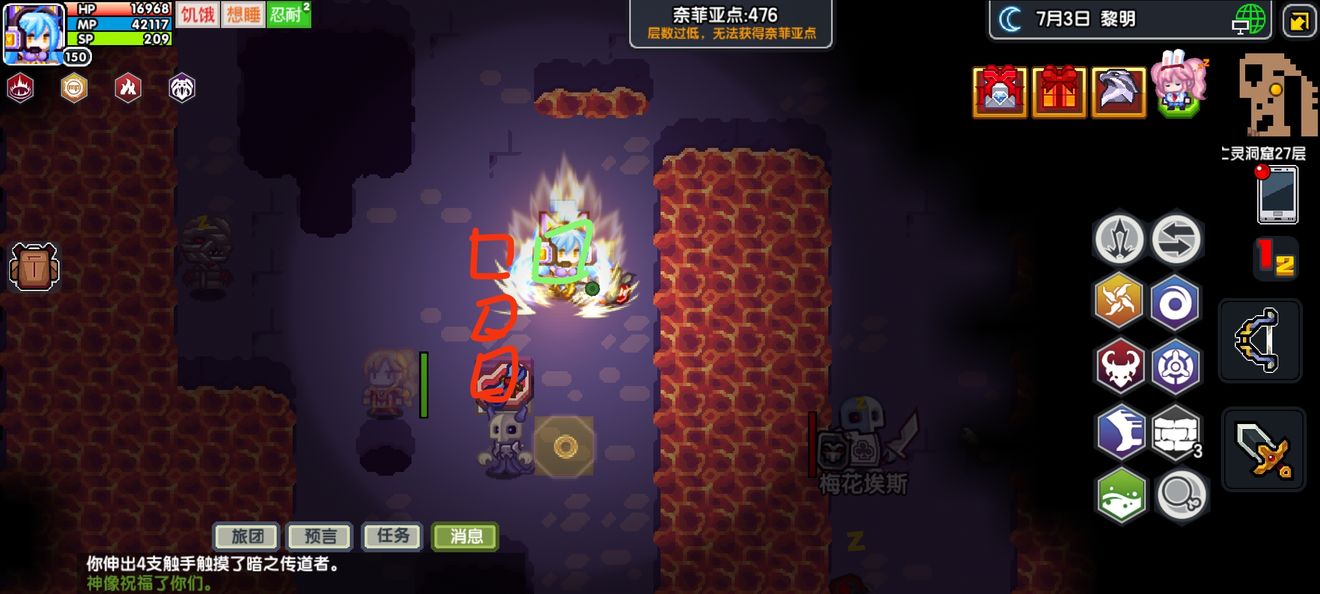This screenshot has width=1320, height=594.
Task: Activate the orange pinwheel shuriken skill
Action: pyautogui.click(x=1120, y=300)
